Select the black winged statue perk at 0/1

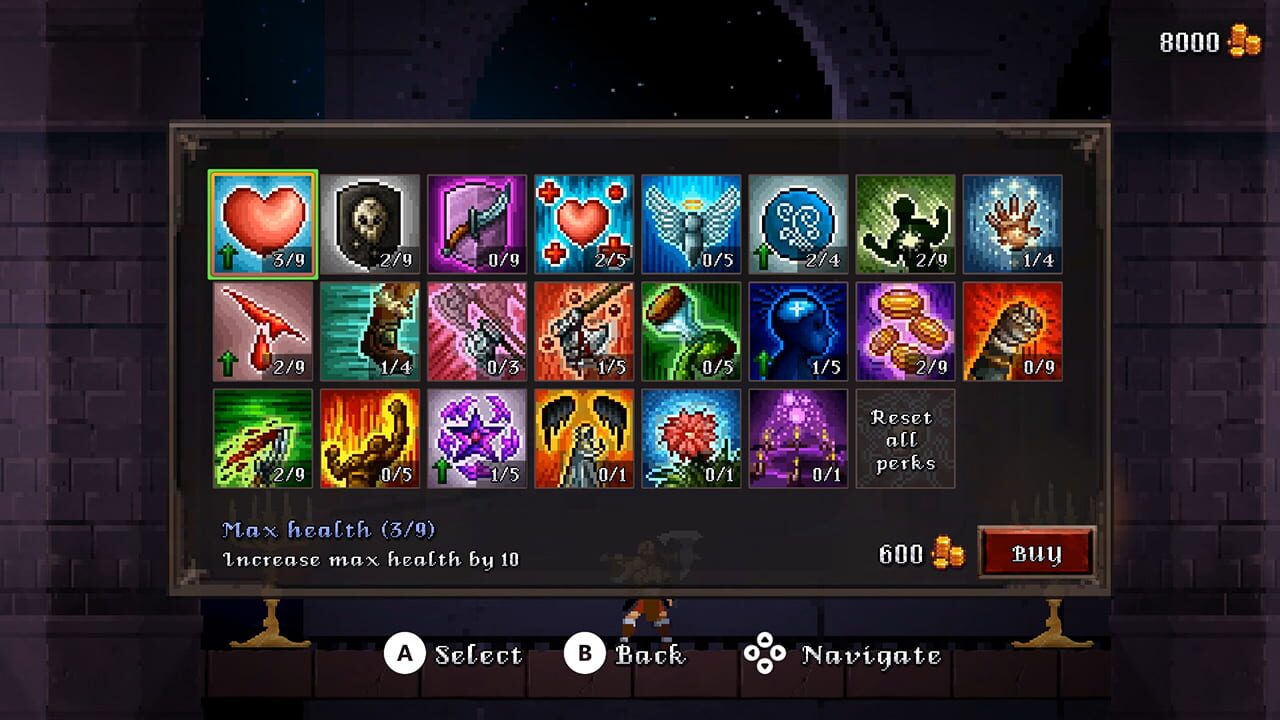584,437
